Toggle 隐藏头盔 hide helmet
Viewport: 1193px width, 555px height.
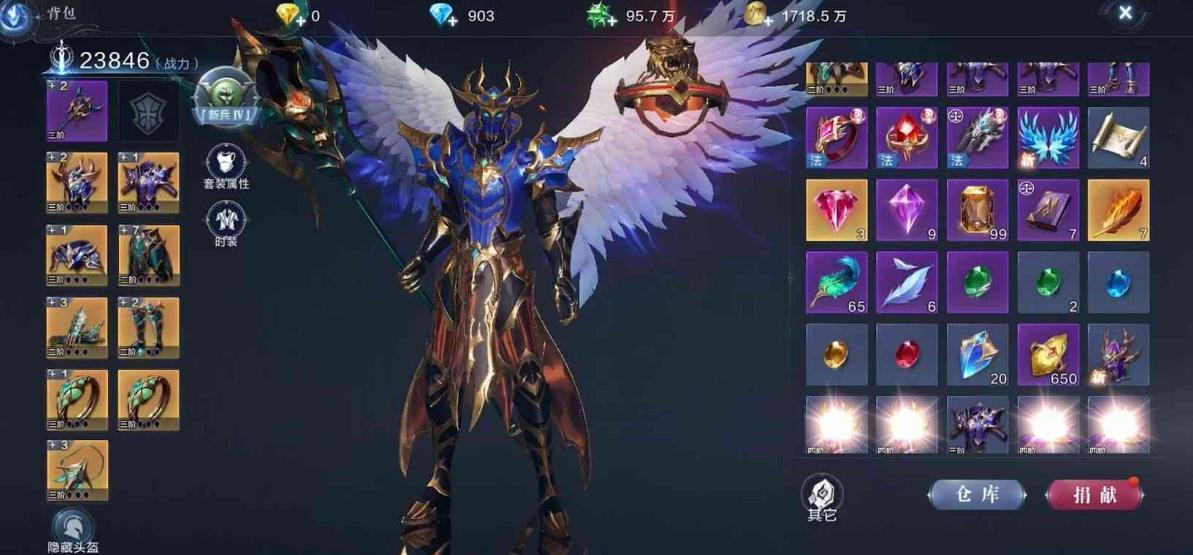tap(73, 531)
